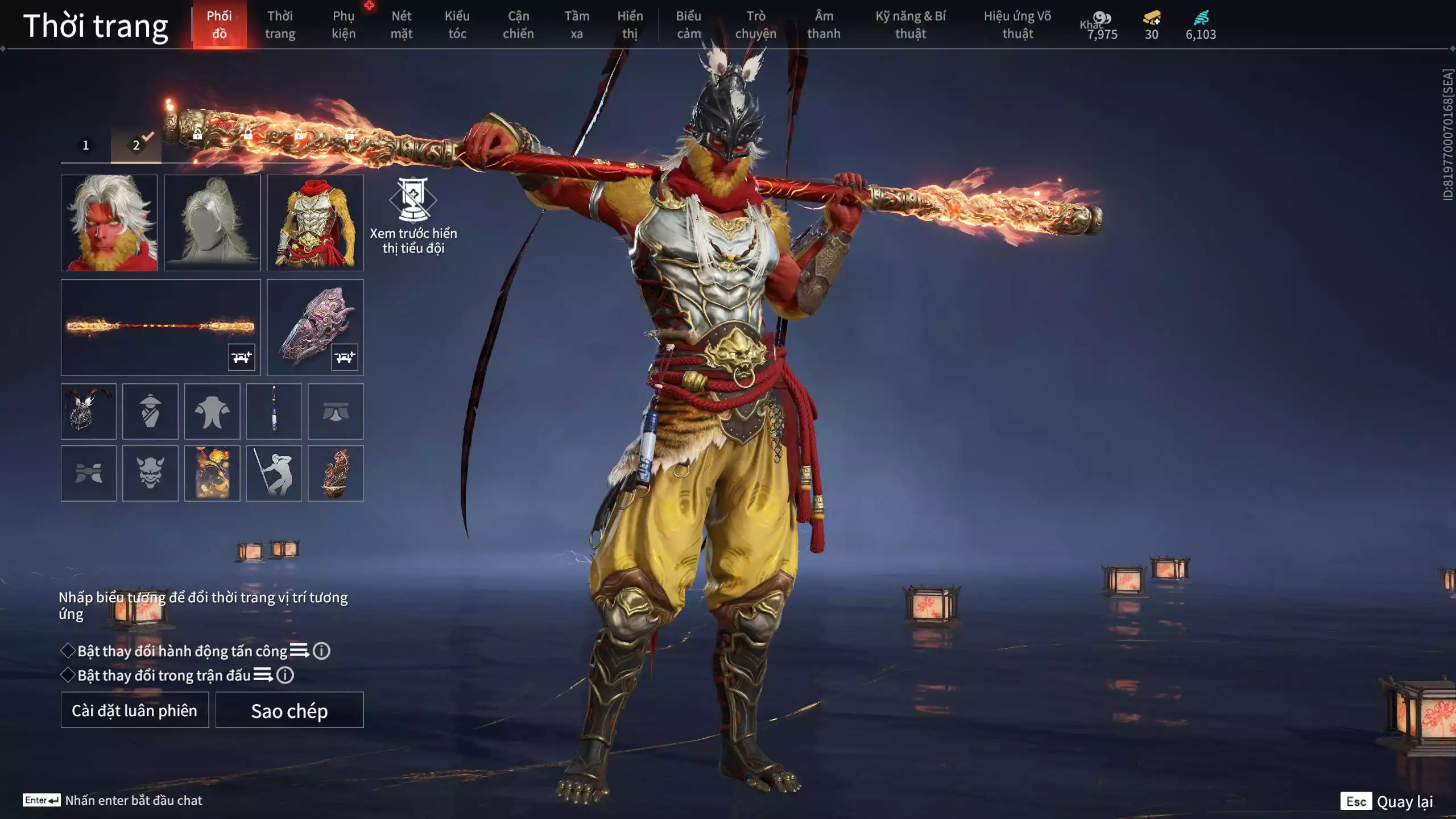Select the Nét mặt tab
The width and height of the screenshot is (1456, 819).
pyautogui.click(x=401, y=24)
